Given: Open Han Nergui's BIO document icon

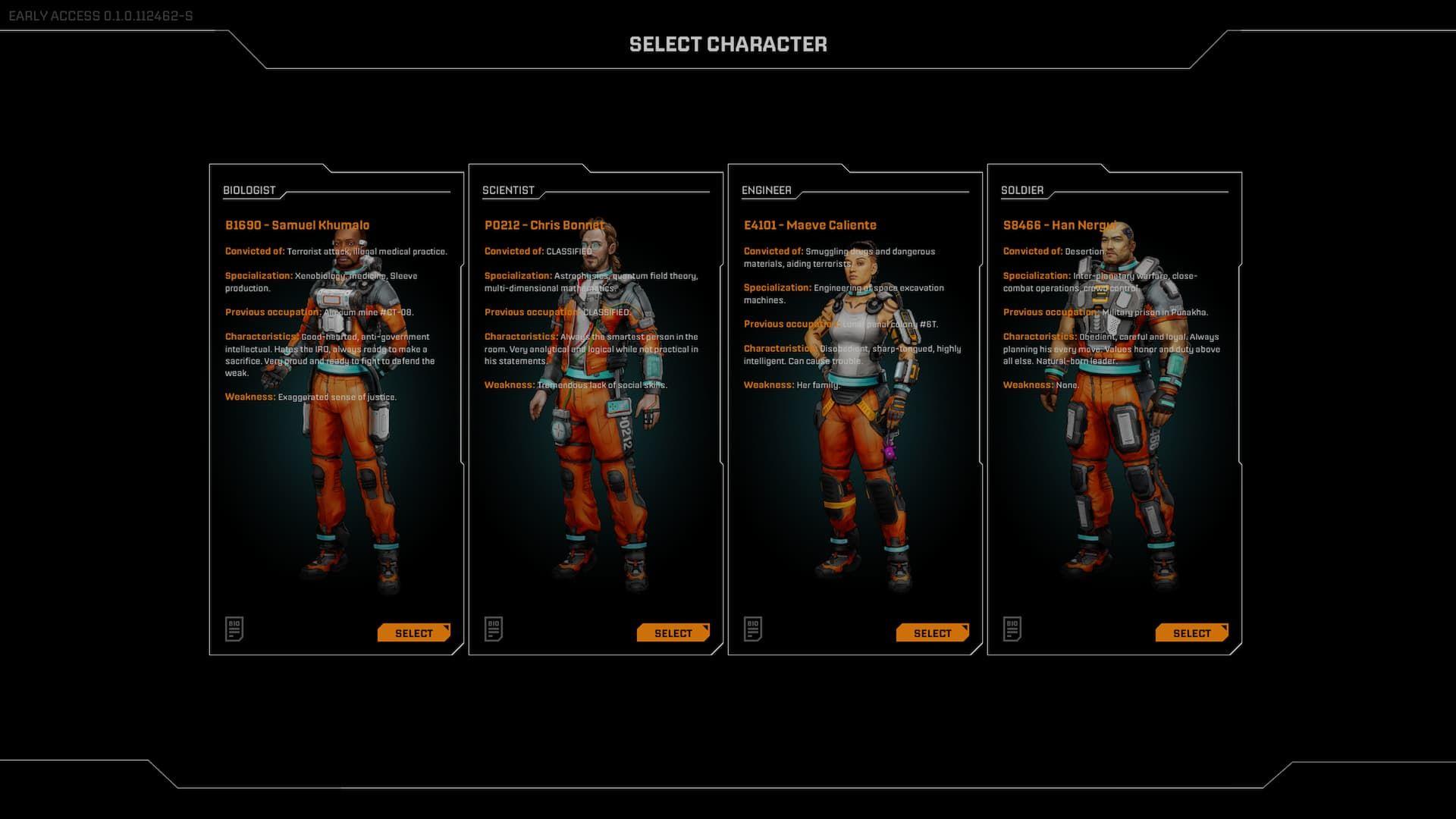Looking at the screenshot, I should pos(1013,629).
